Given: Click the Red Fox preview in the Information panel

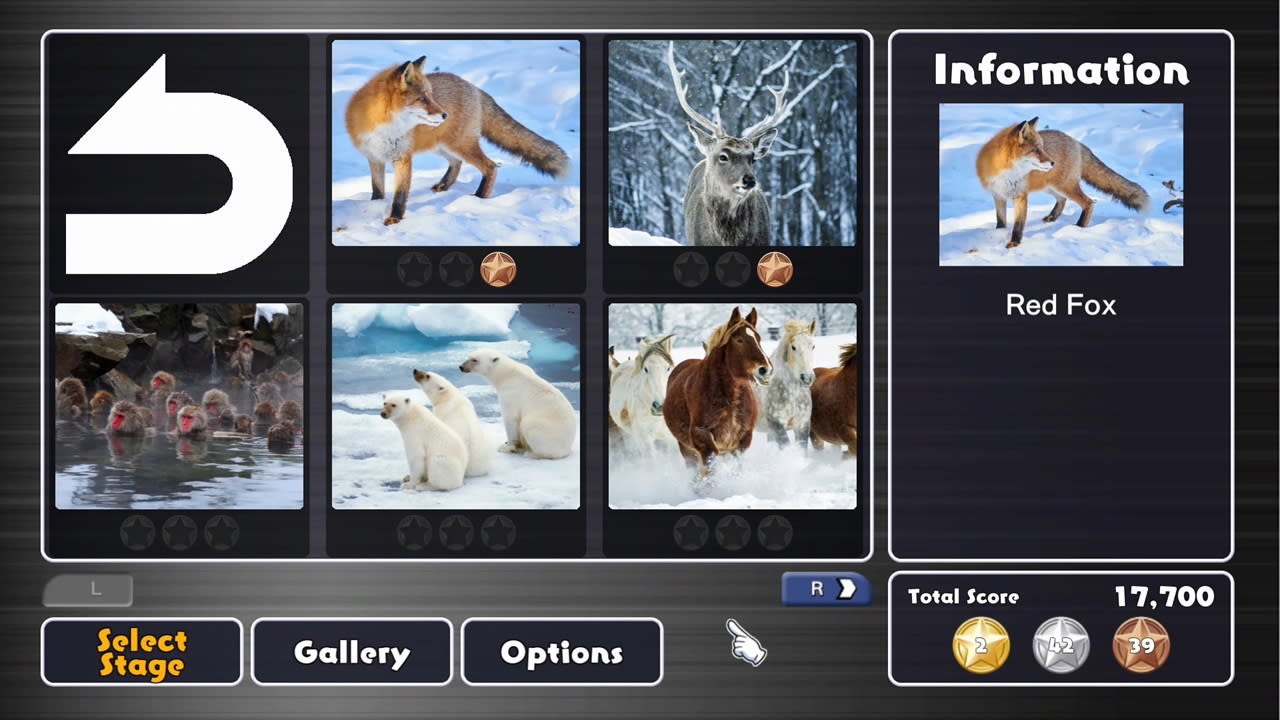Looking at the screenshot, I should click(1061, 185).
